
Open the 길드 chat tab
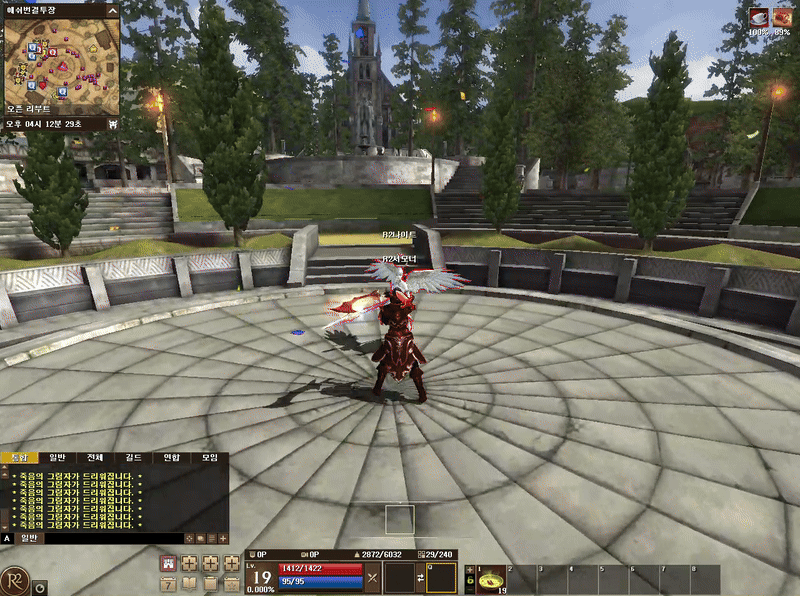tap(133, 457)
